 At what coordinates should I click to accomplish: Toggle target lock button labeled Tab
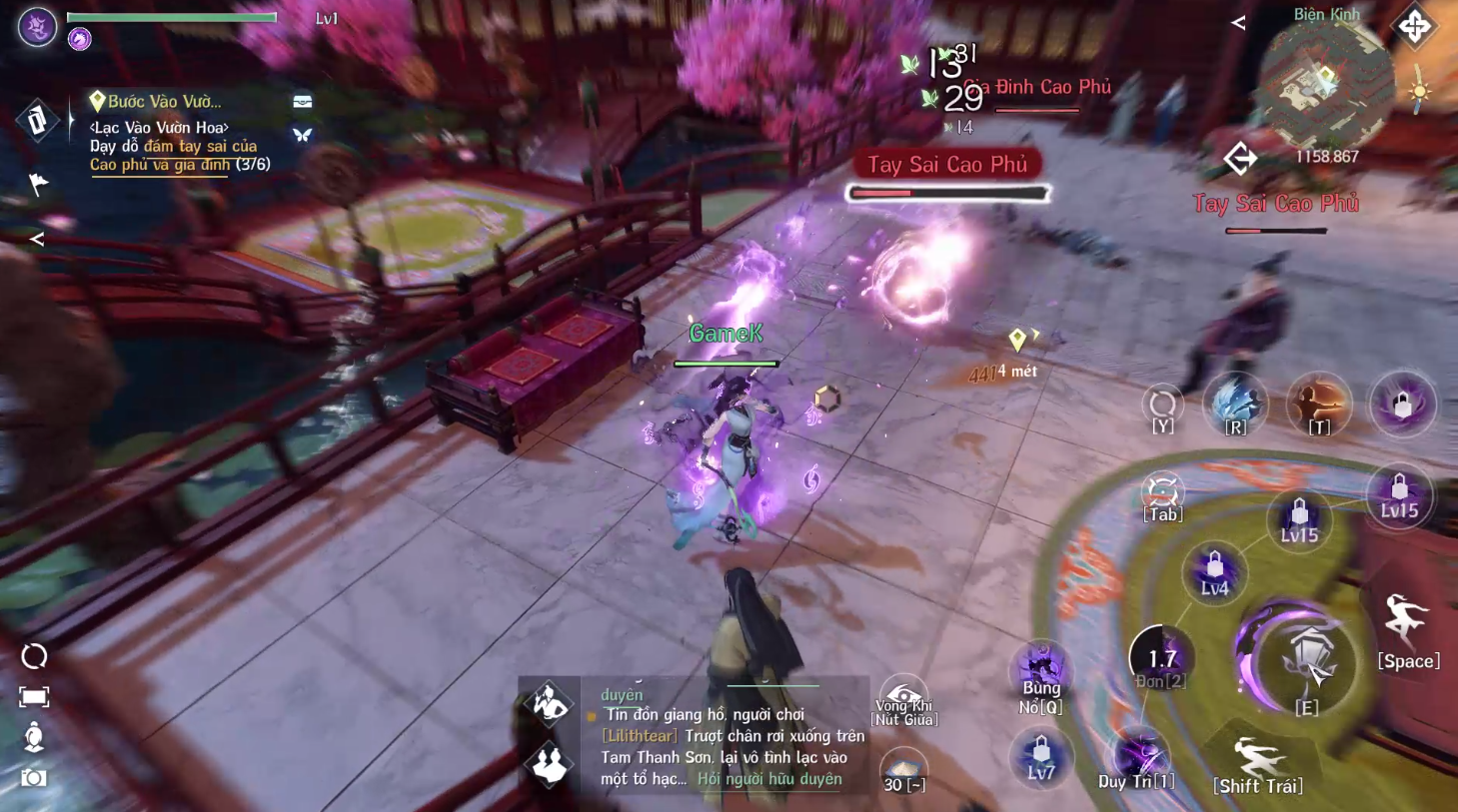(x=1162, y=495)
